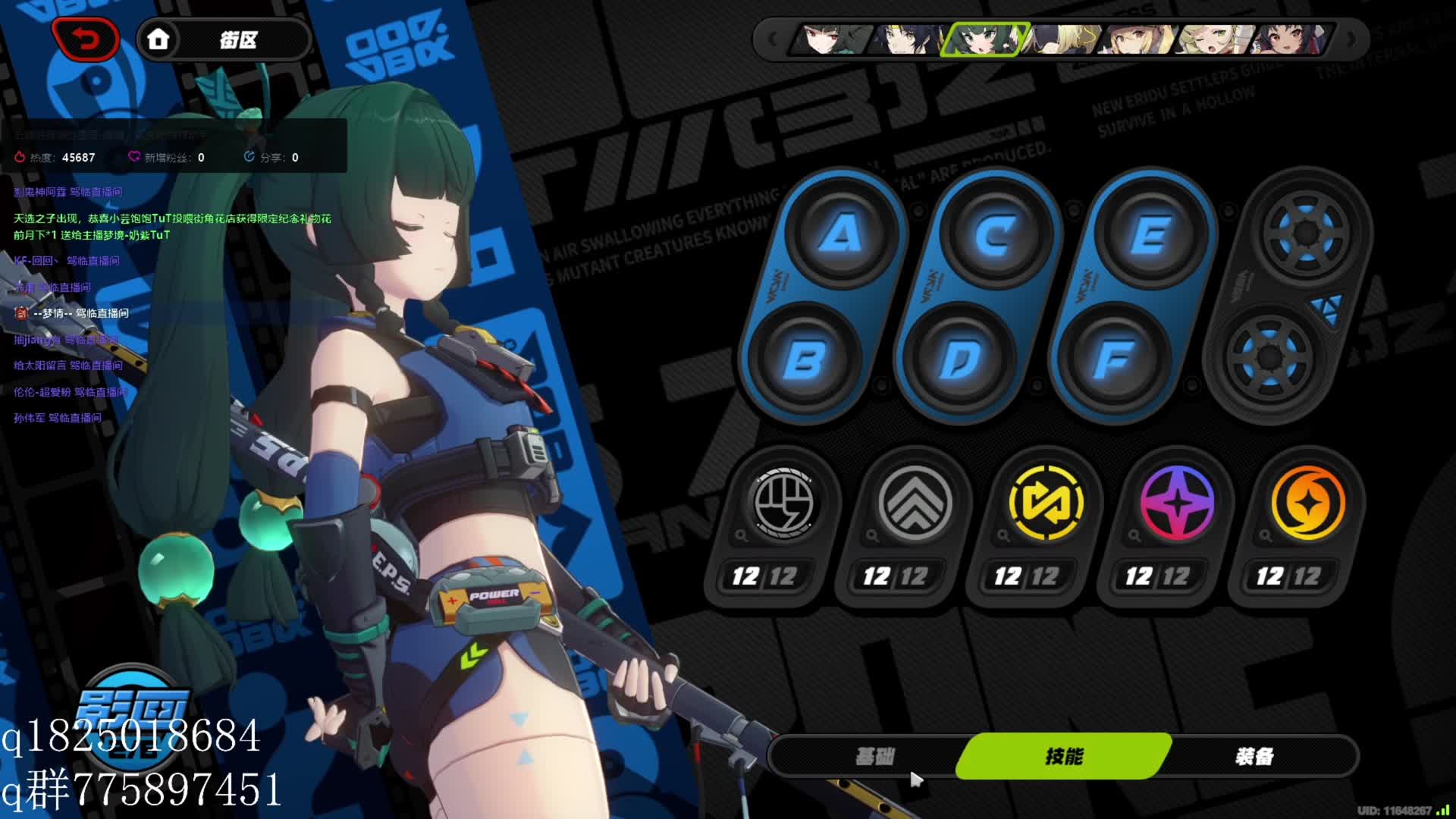Open the fist basic attack skill
The height and width of the screenshot is (819, 1456).
784,503
